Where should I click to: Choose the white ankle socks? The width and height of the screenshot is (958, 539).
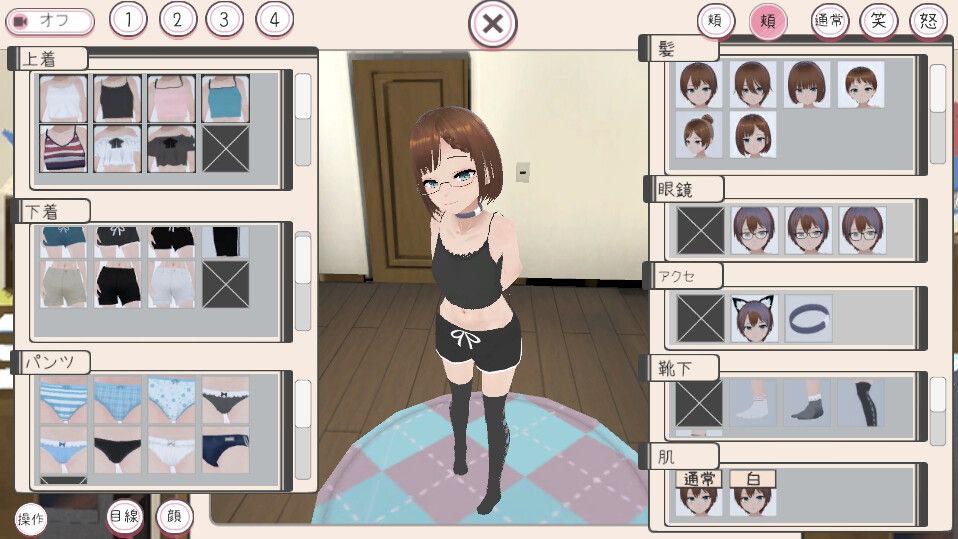(x=754, y=402)
